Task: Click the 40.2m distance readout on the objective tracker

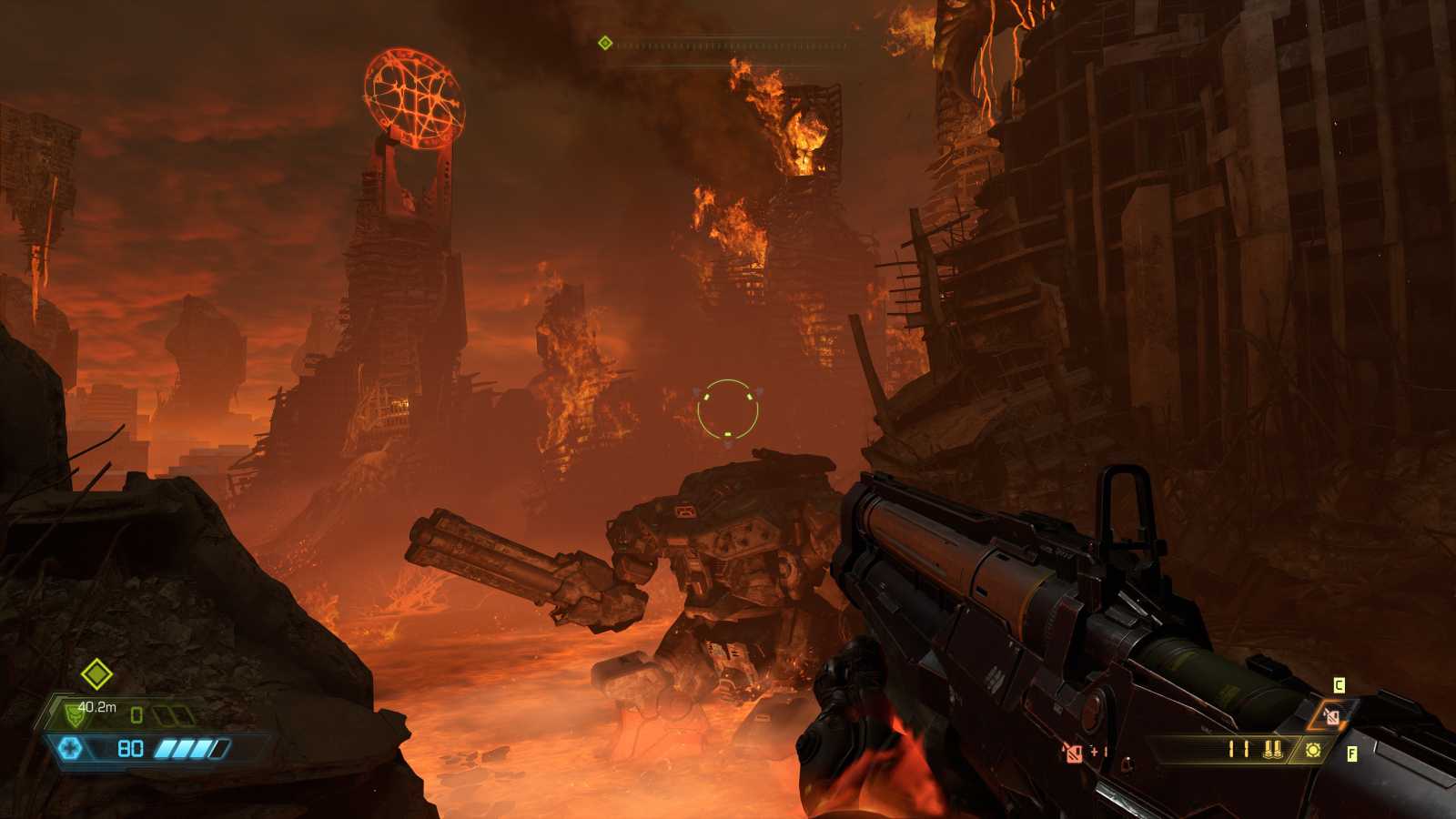Action: [96, 707]
